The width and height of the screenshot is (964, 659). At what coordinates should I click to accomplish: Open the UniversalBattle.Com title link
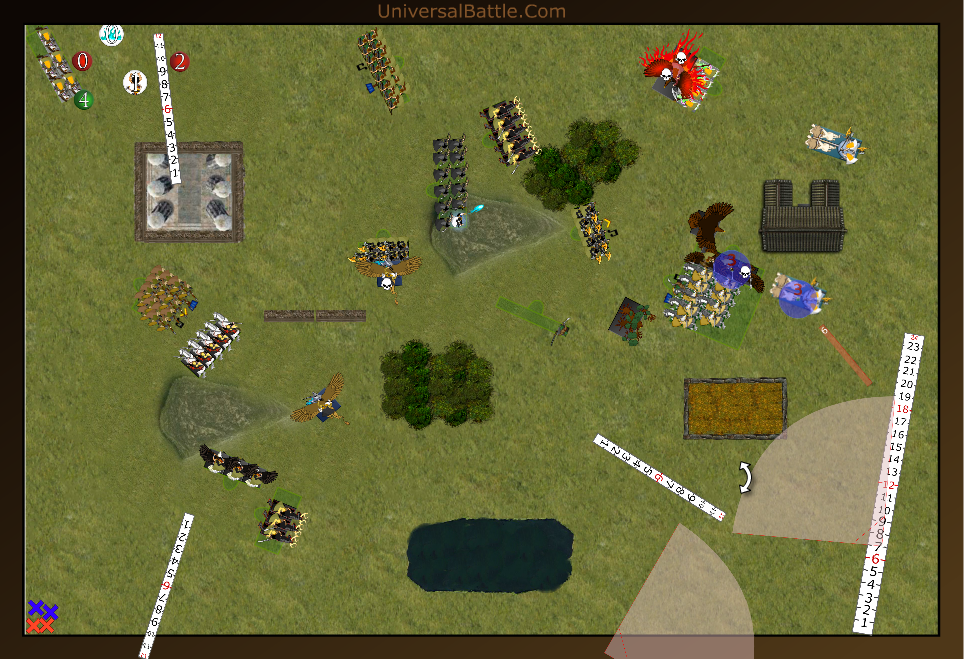point(471,11)
